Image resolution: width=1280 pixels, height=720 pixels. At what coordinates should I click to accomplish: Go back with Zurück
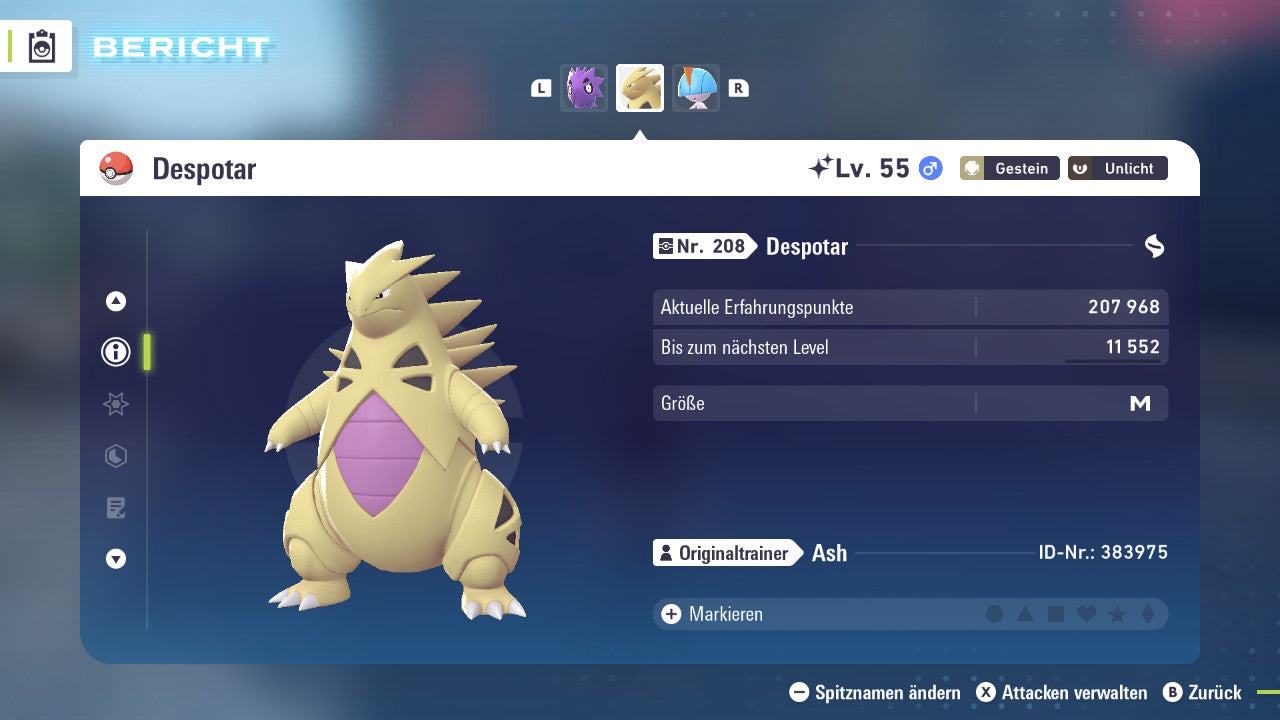tap(1203, 692)
